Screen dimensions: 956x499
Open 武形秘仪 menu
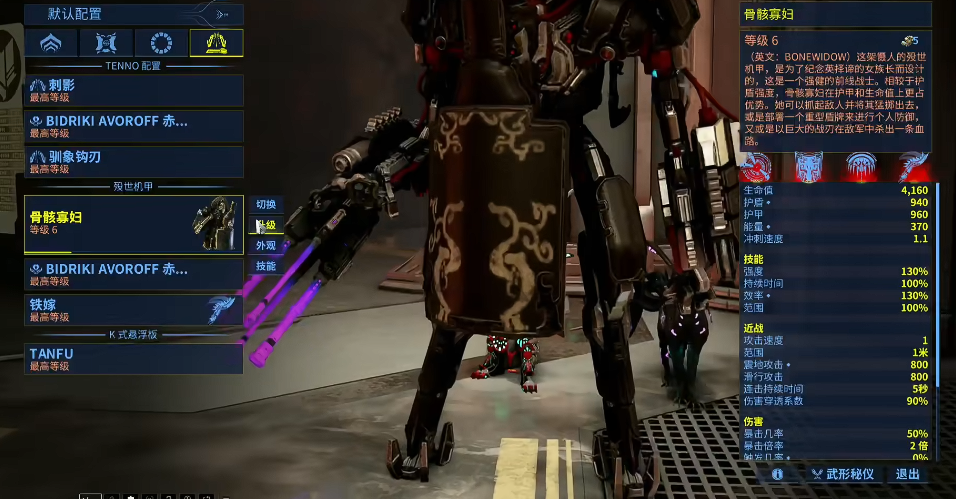coord(842,474)
